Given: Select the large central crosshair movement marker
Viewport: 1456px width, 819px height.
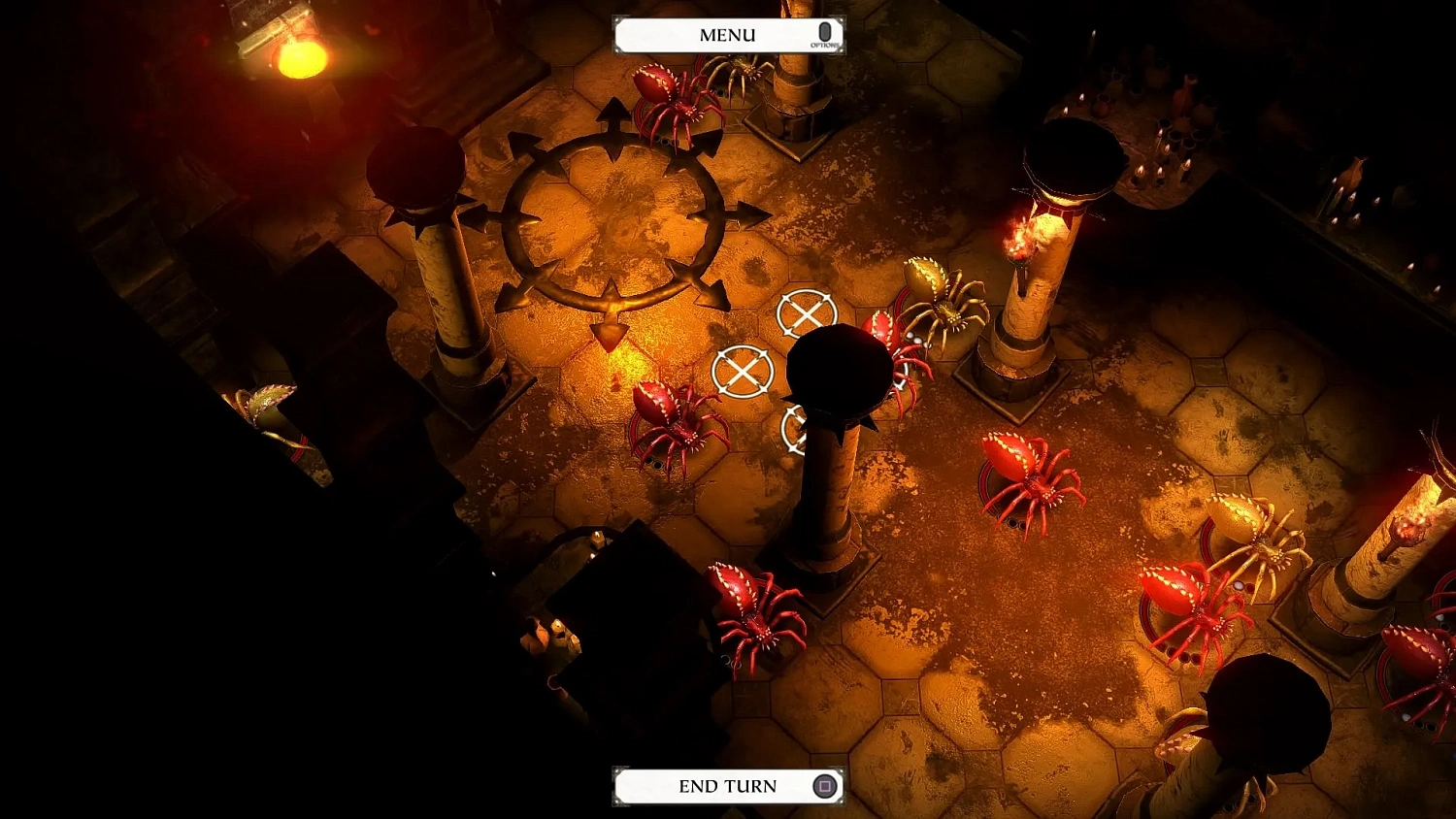Looking at the screenshot, I should point(743,372).
